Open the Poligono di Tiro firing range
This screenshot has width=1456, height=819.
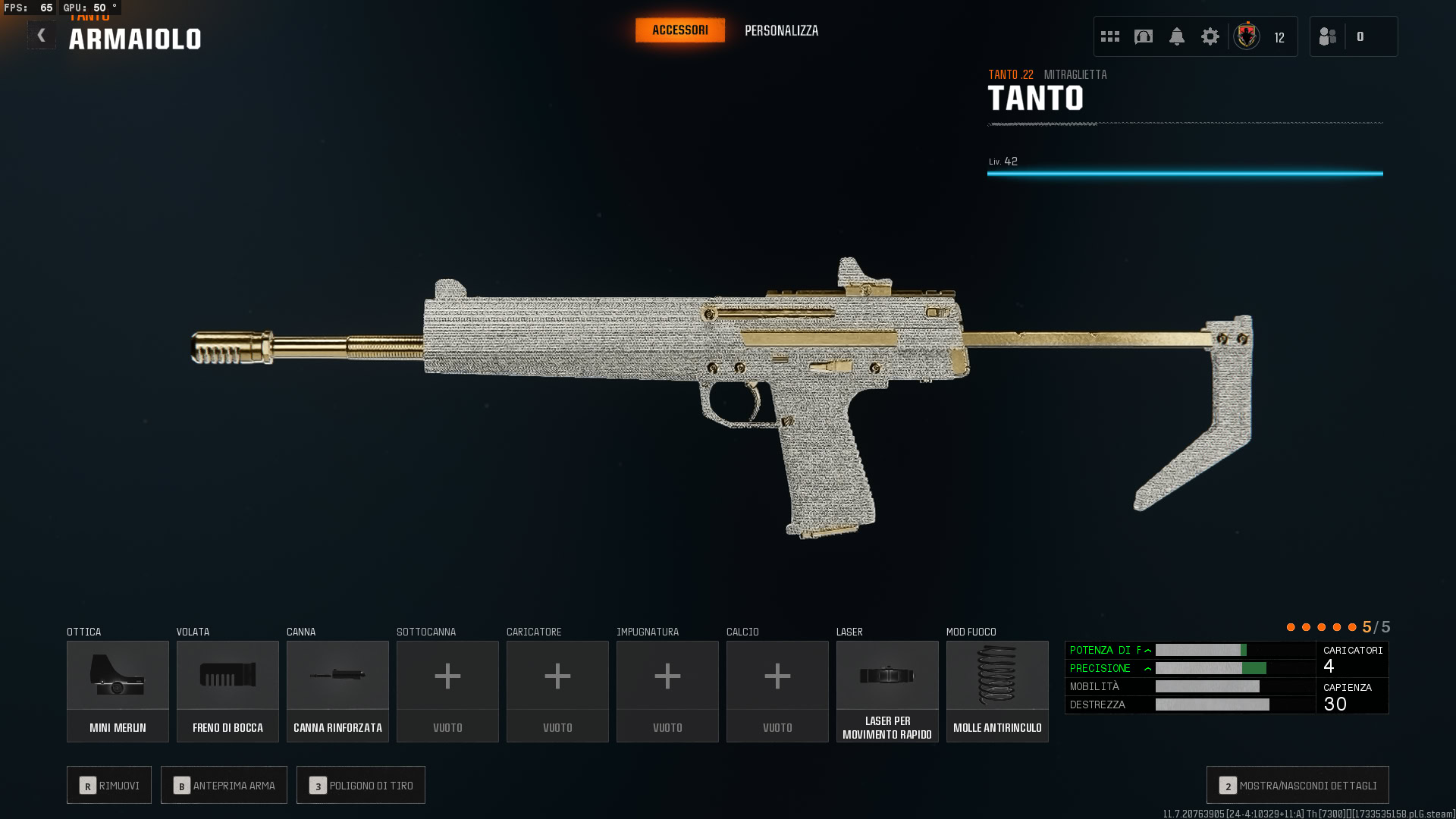click(361, 785)
